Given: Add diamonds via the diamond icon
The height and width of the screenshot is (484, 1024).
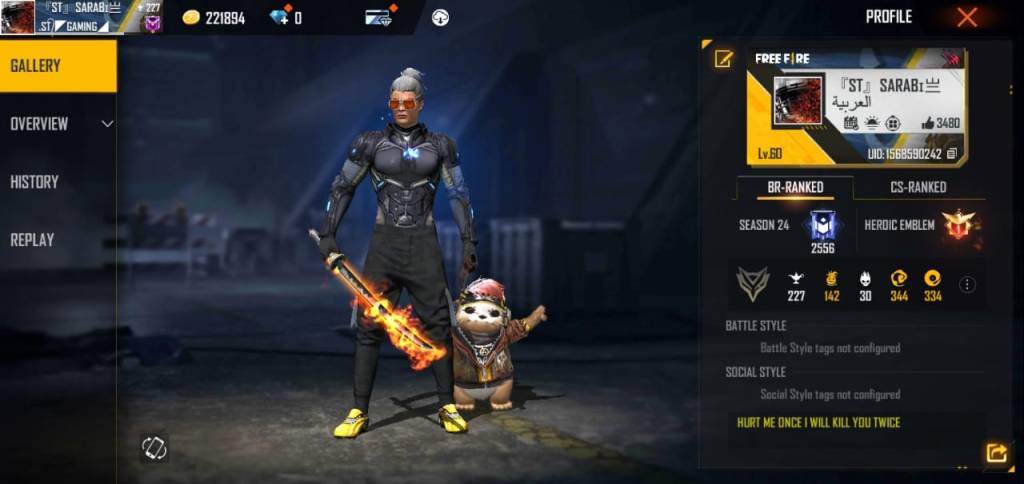Looking at the screenshot, I should coord(280,17).
